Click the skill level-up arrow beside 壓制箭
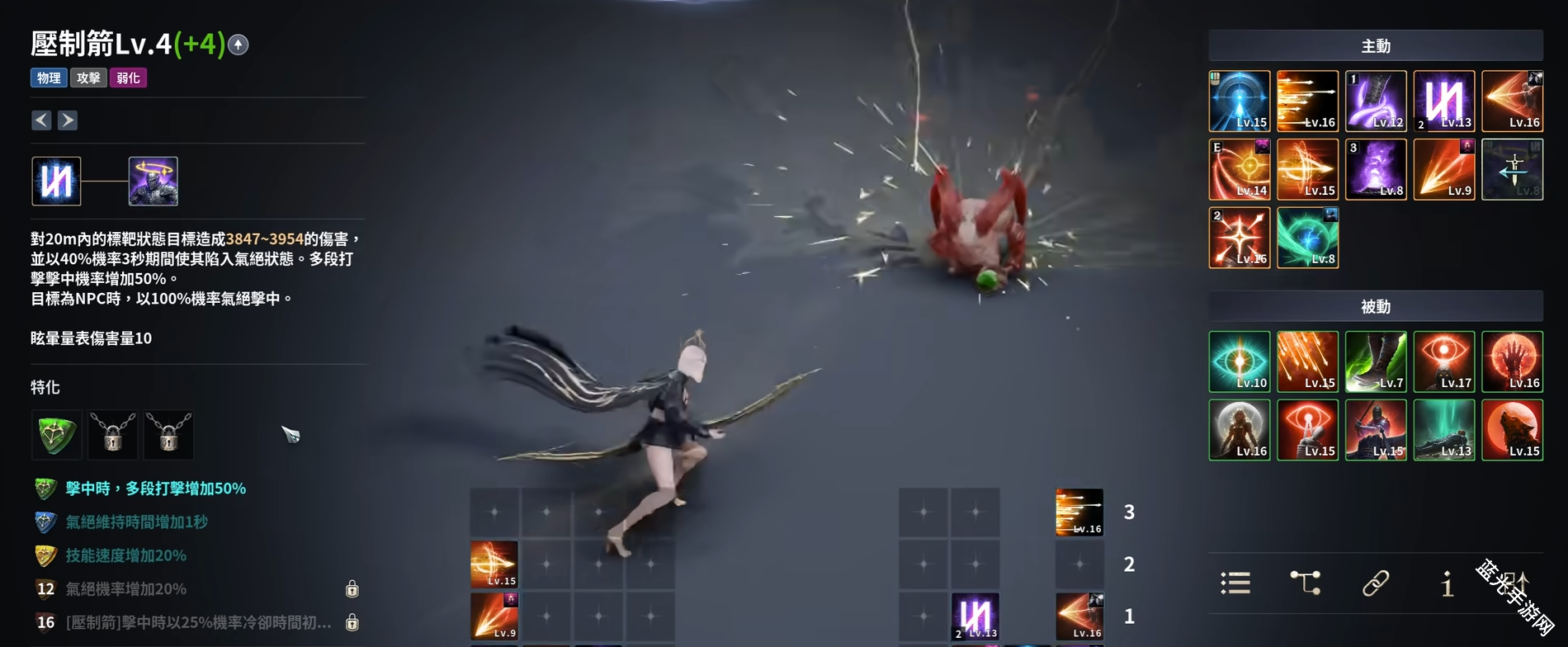The image size is (1568, 647). coord(239,45)
